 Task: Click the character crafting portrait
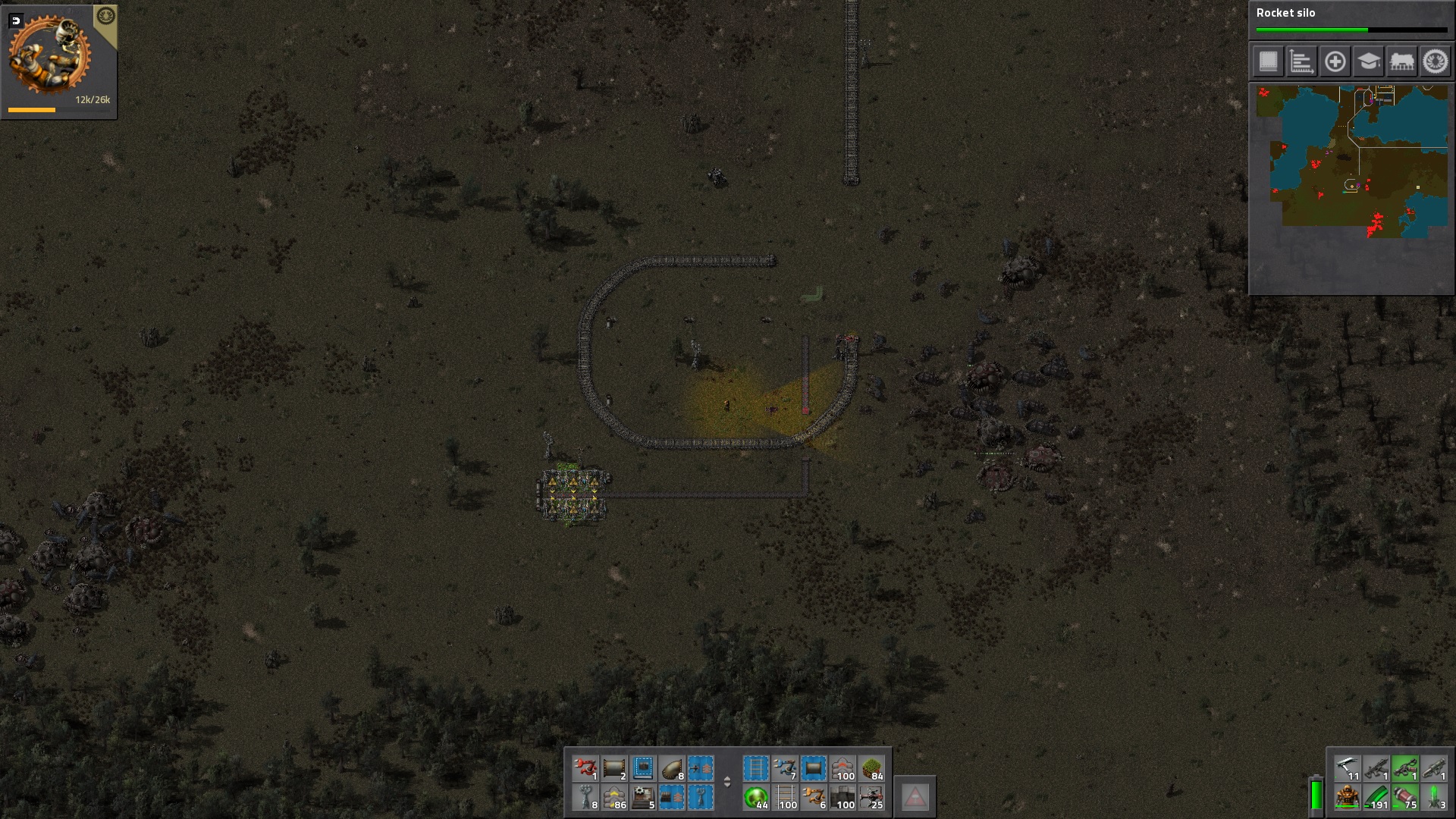coord(50,55)
